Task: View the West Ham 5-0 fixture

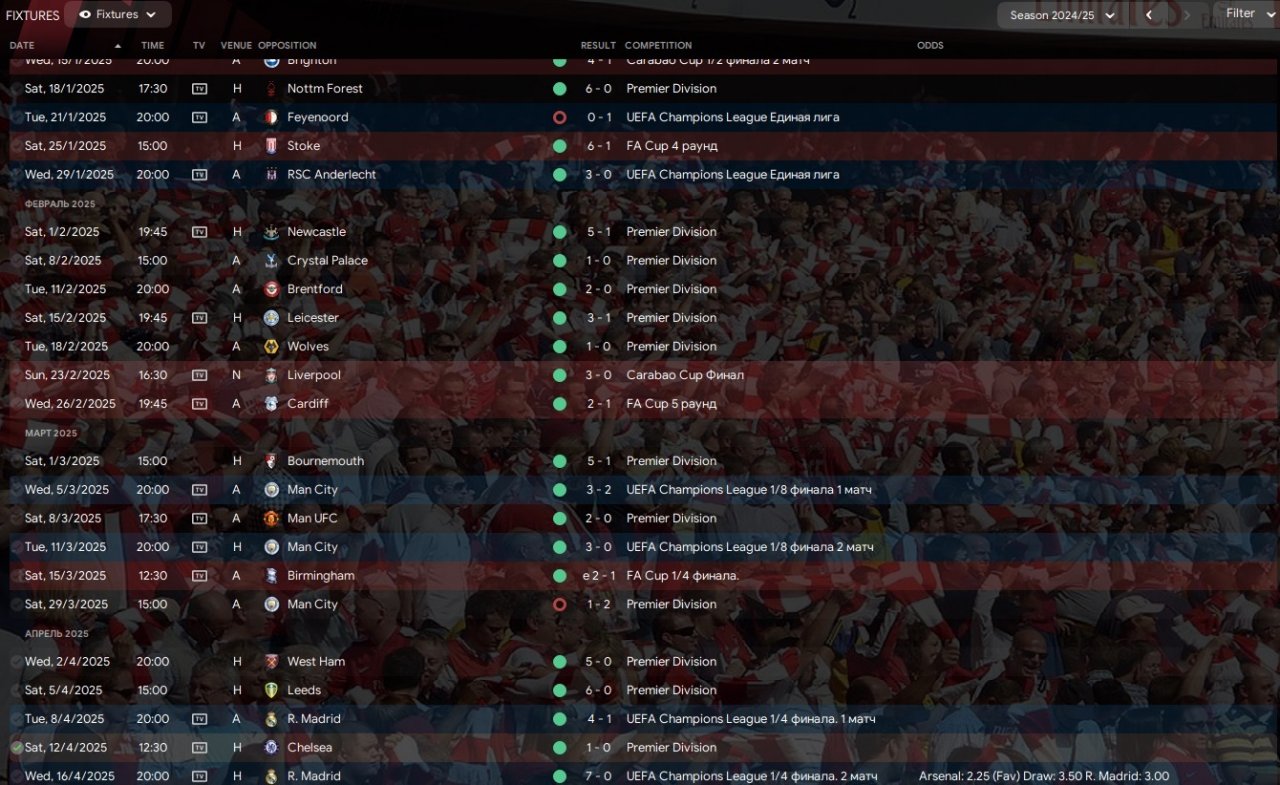Action: pyautogui.click(x=316, y=662)
